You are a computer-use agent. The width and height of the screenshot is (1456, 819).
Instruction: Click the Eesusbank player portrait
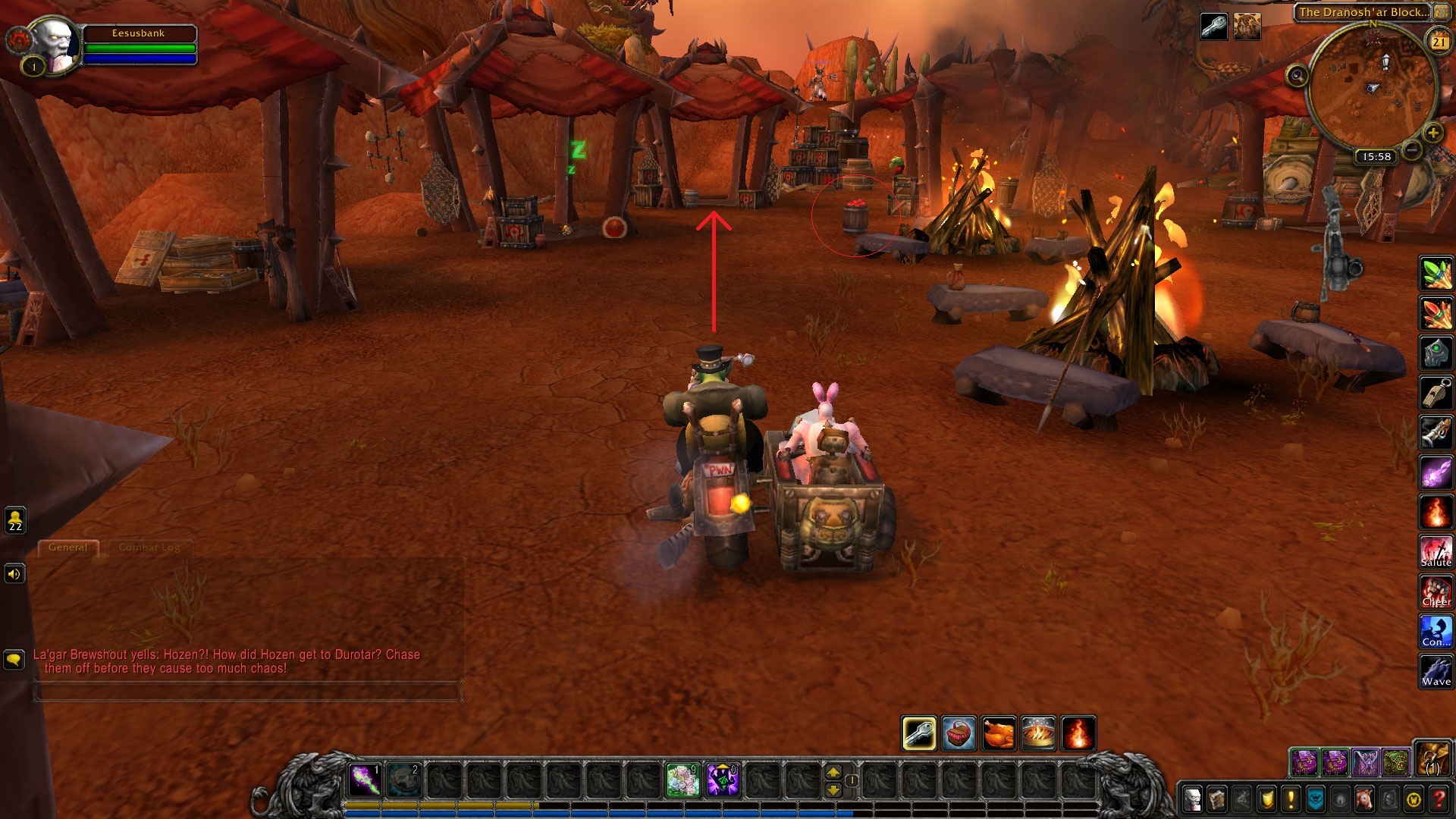pyautogui.click(x=55, y=44)
